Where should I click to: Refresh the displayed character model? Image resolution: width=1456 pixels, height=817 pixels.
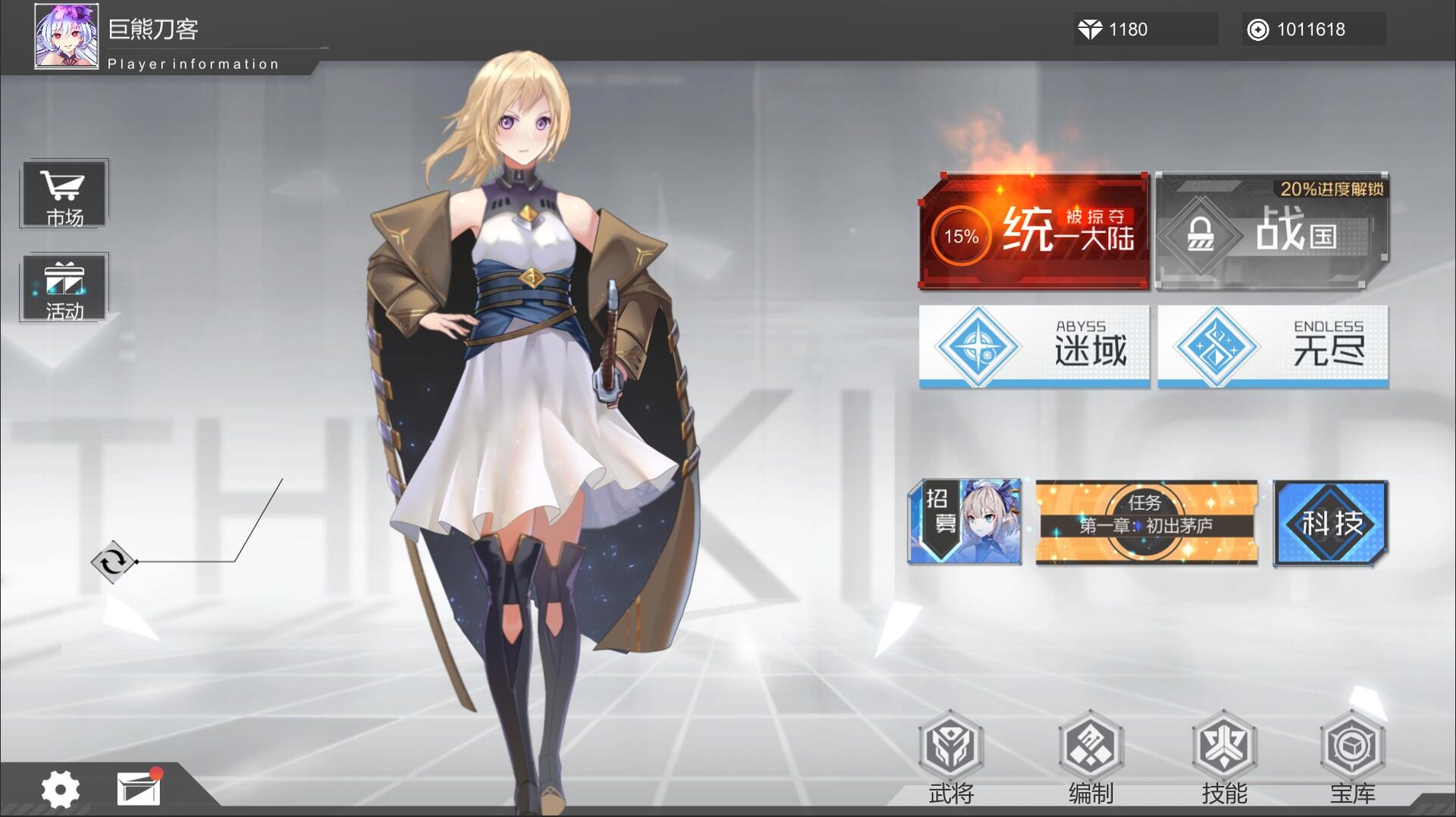pyautogui.click(x=111, y=562)
